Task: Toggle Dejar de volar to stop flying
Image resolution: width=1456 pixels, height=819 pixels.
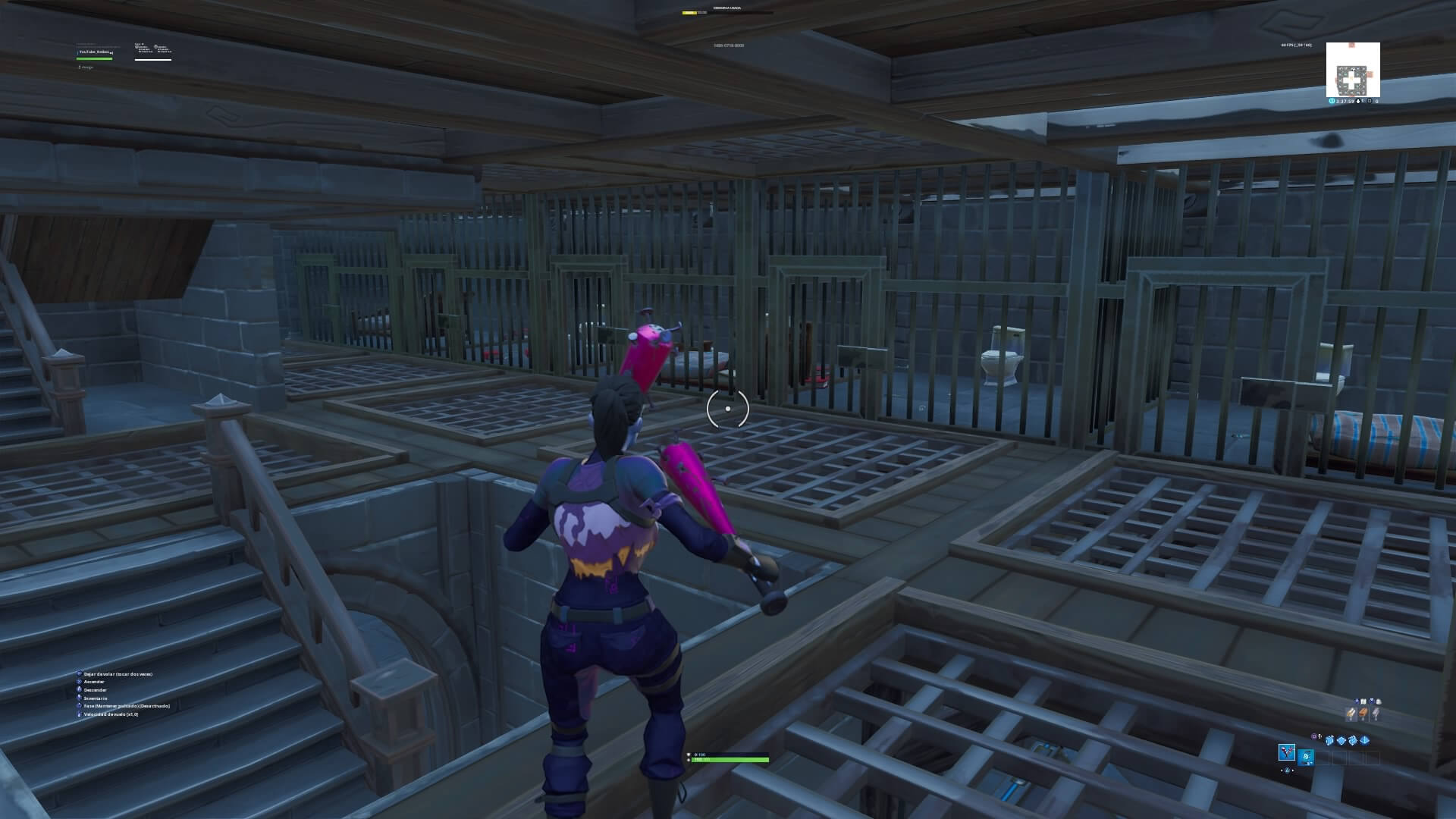Action: pos(118,674)
